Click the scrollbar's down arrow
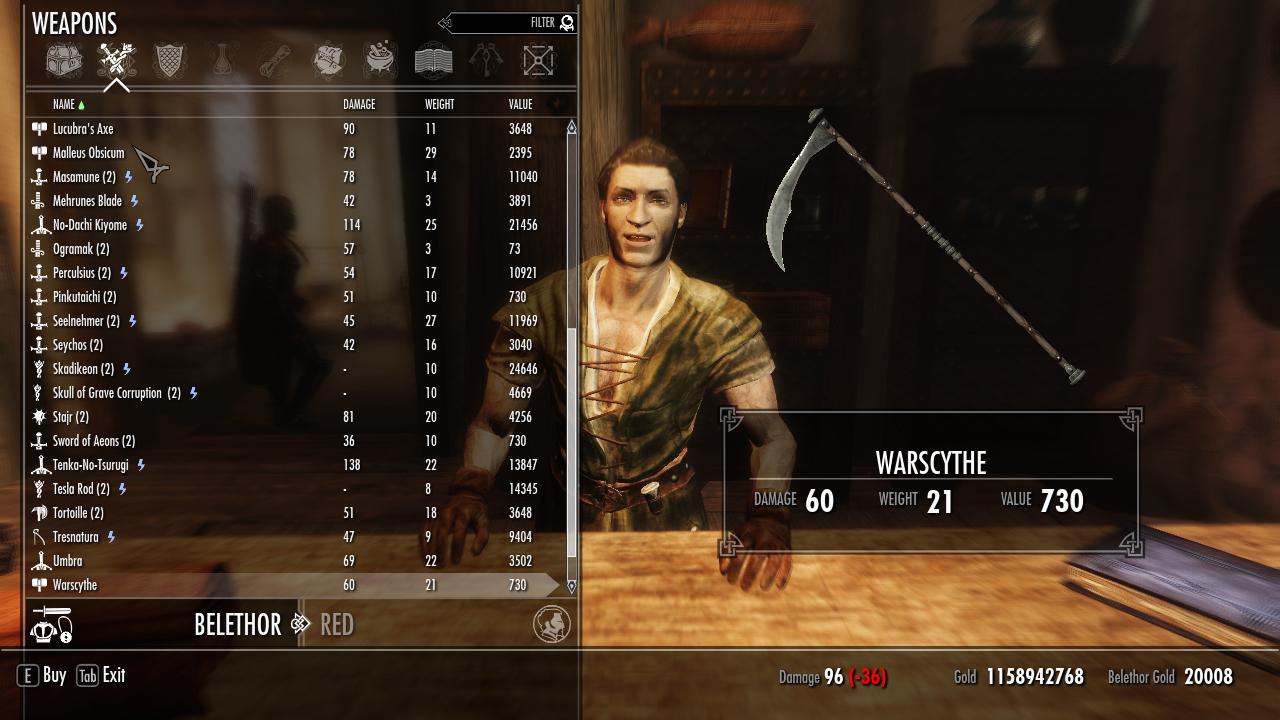 pos(572,586)
